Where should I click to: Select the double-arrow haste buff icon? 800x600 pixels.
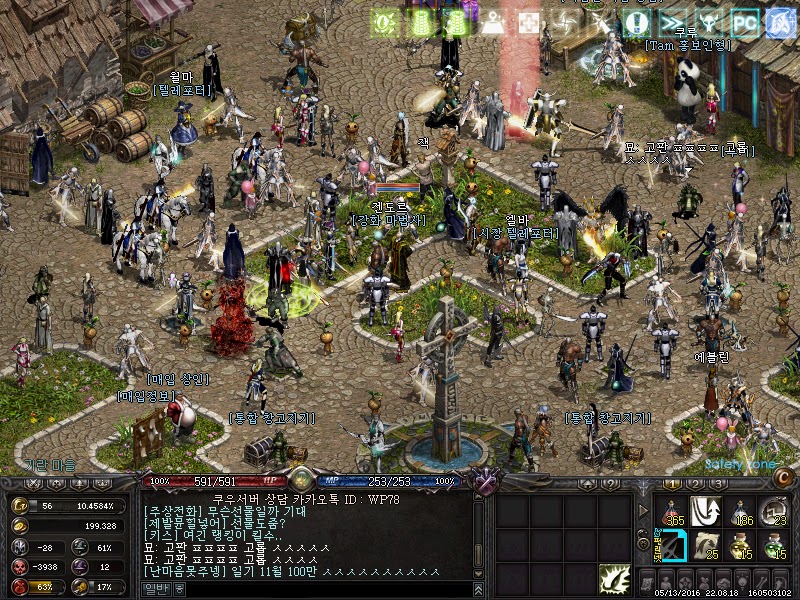(x=677, y=22)
